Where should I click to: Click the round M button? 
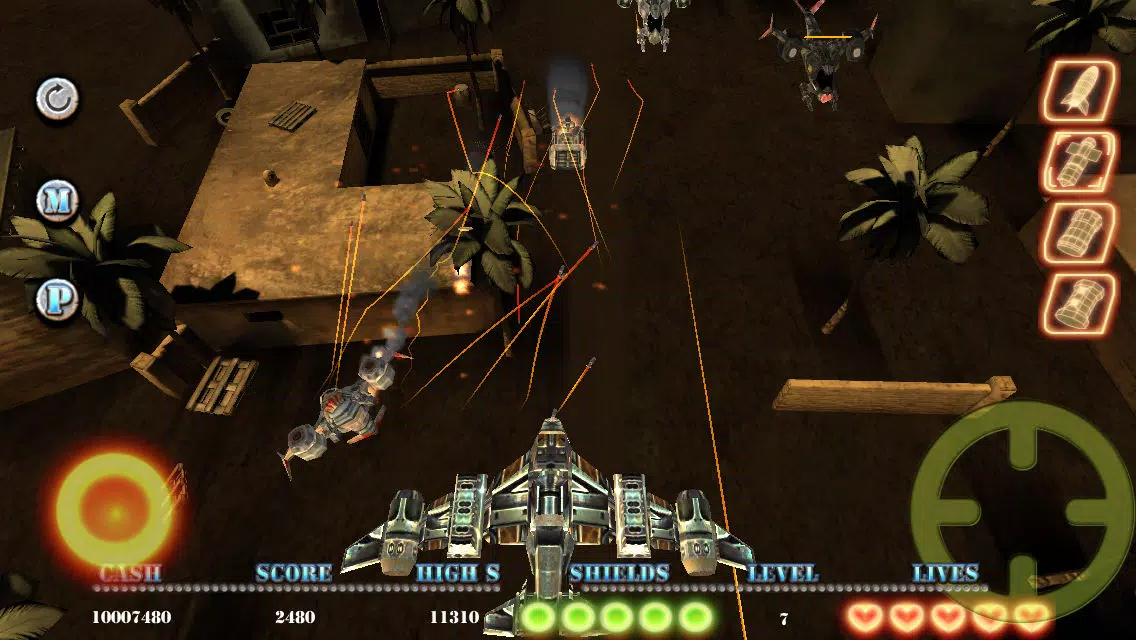click(57, 201)
